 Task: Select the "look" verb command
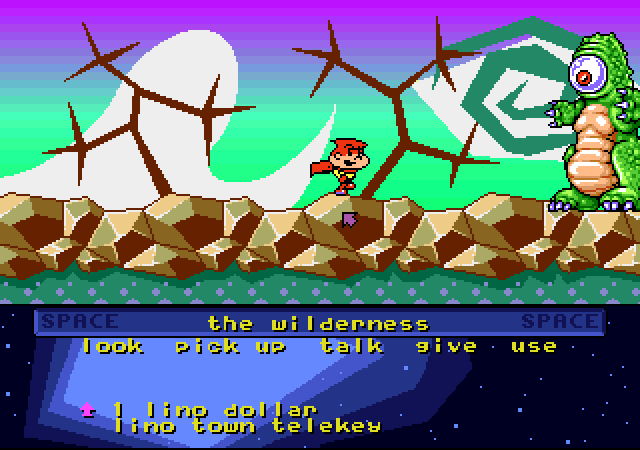112,346
